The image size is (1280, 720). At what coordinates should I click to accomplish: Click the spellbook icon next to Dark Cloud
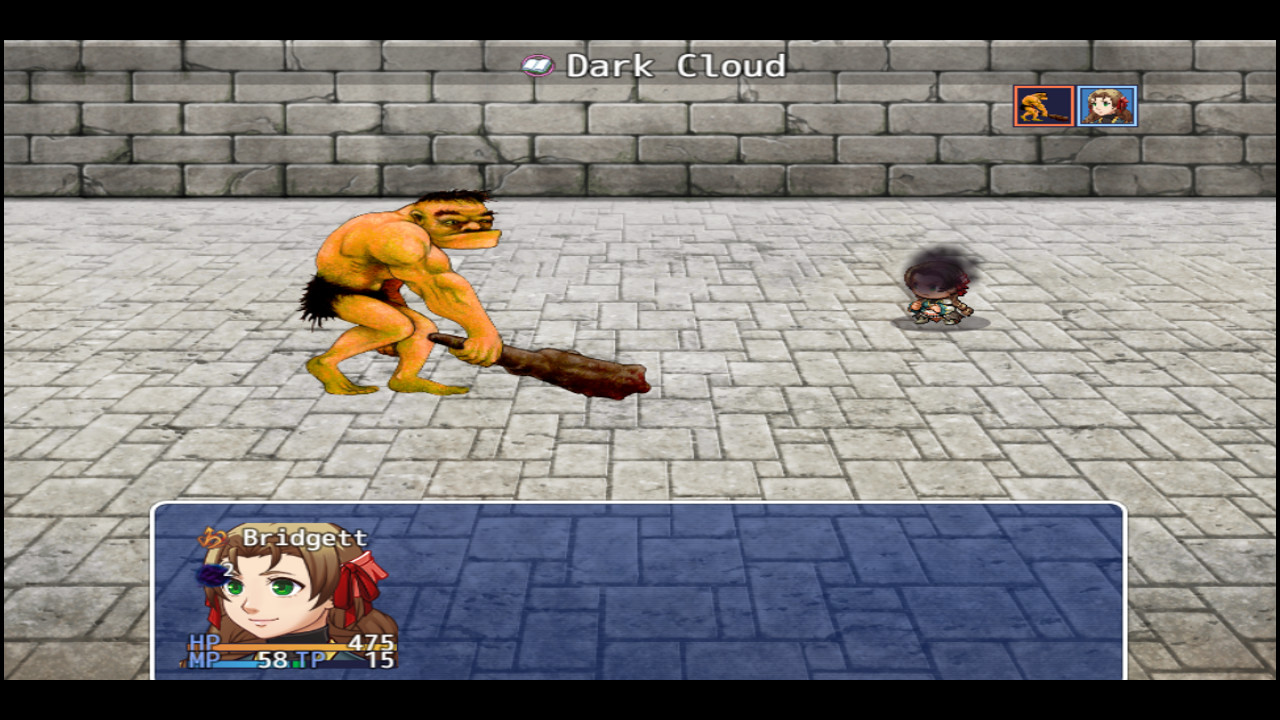[538, 65]
